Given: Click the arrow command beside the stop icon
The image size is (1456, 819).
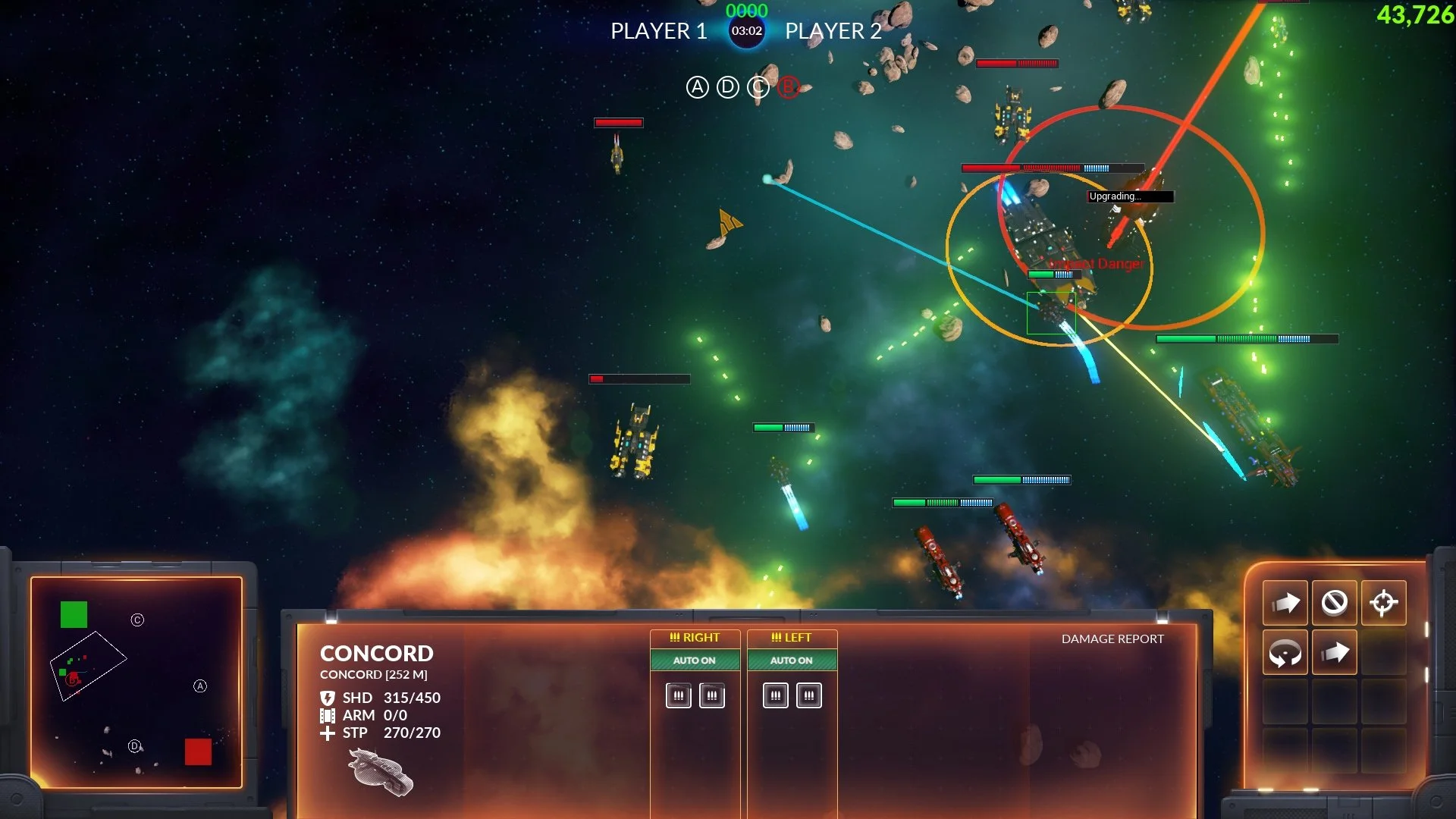Looking at the screenshot, I should pyautogui.click(x=1285, y=603).
